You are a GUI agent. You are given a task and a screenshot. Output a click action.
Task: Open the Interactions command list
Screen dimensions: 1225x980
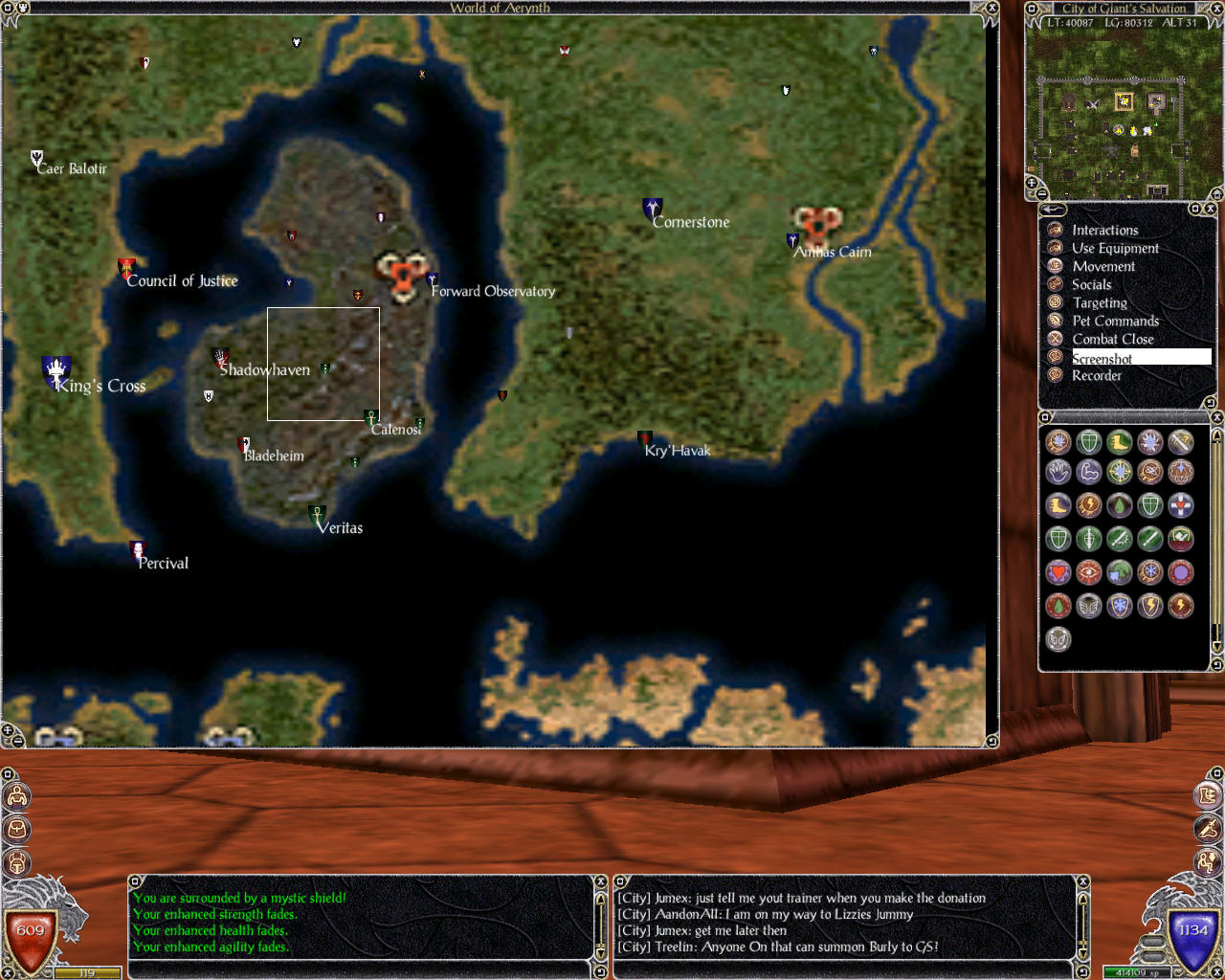pyautogui.click(x=1104, y=230)
